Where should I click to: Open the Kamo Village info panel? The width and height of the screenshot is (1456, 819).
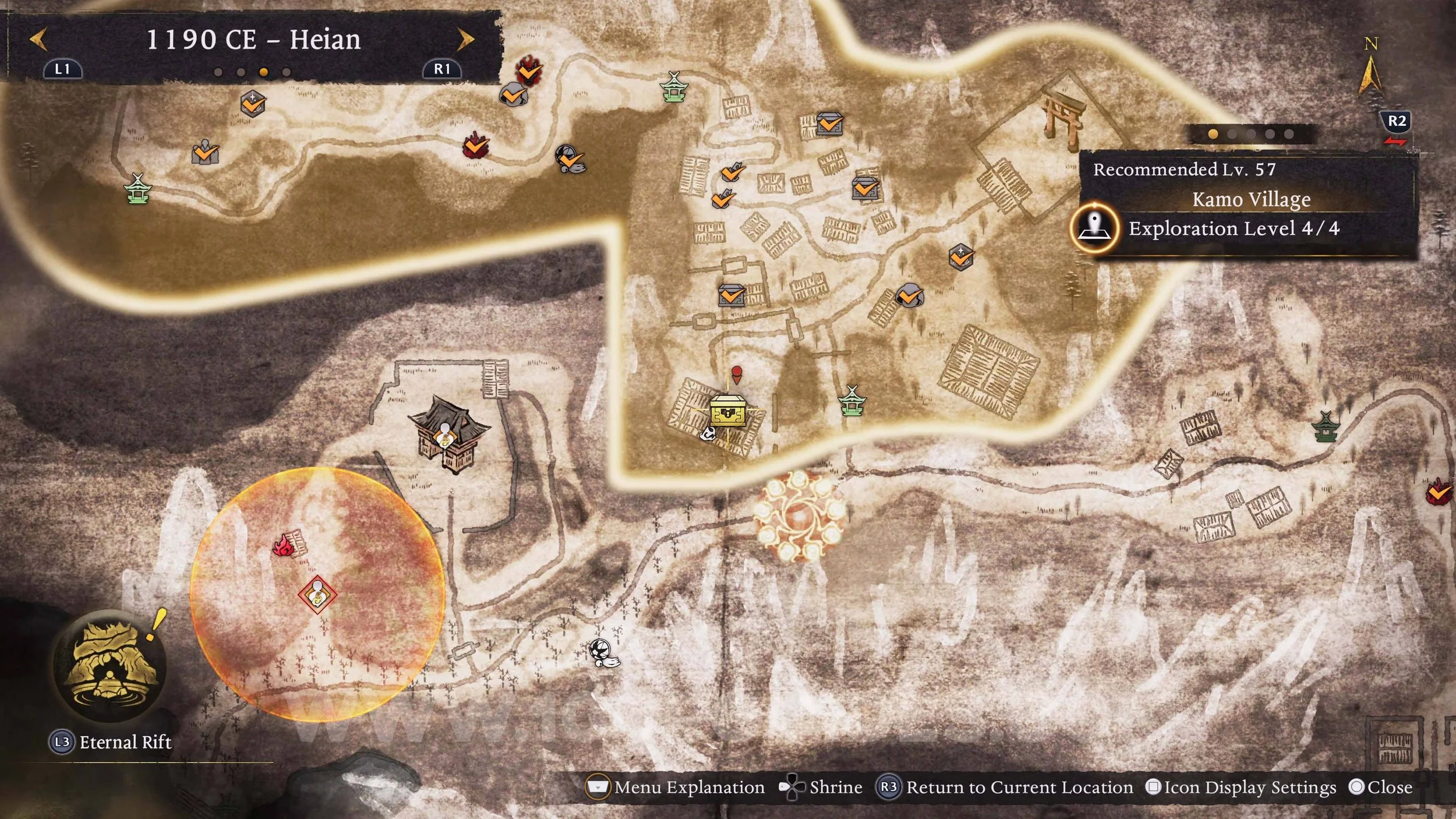tap(1250, 199)
